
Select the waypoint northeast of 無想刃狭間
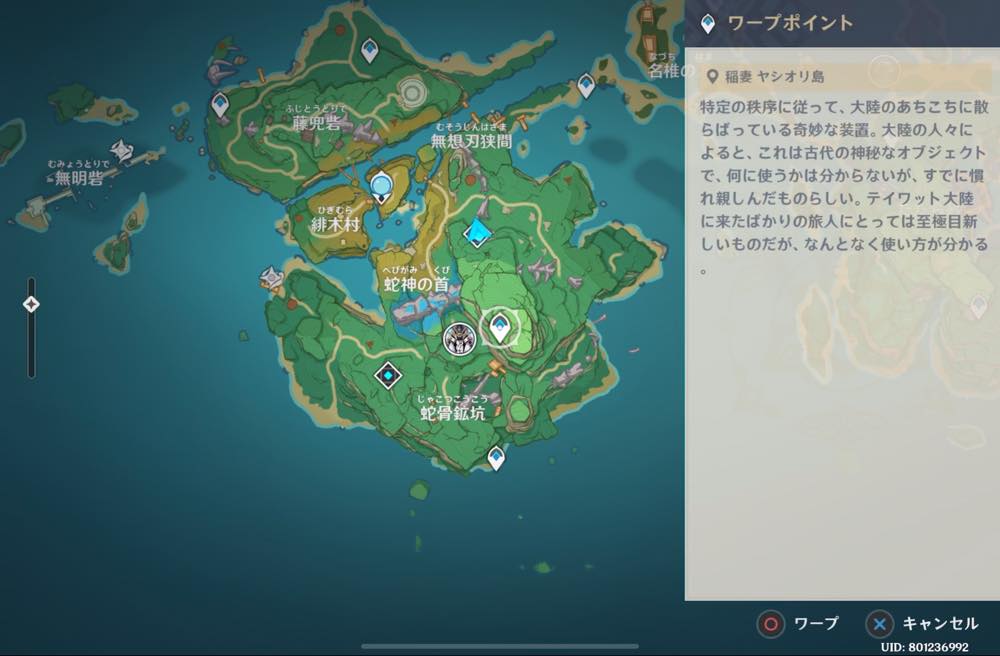[x=586, y=86]
